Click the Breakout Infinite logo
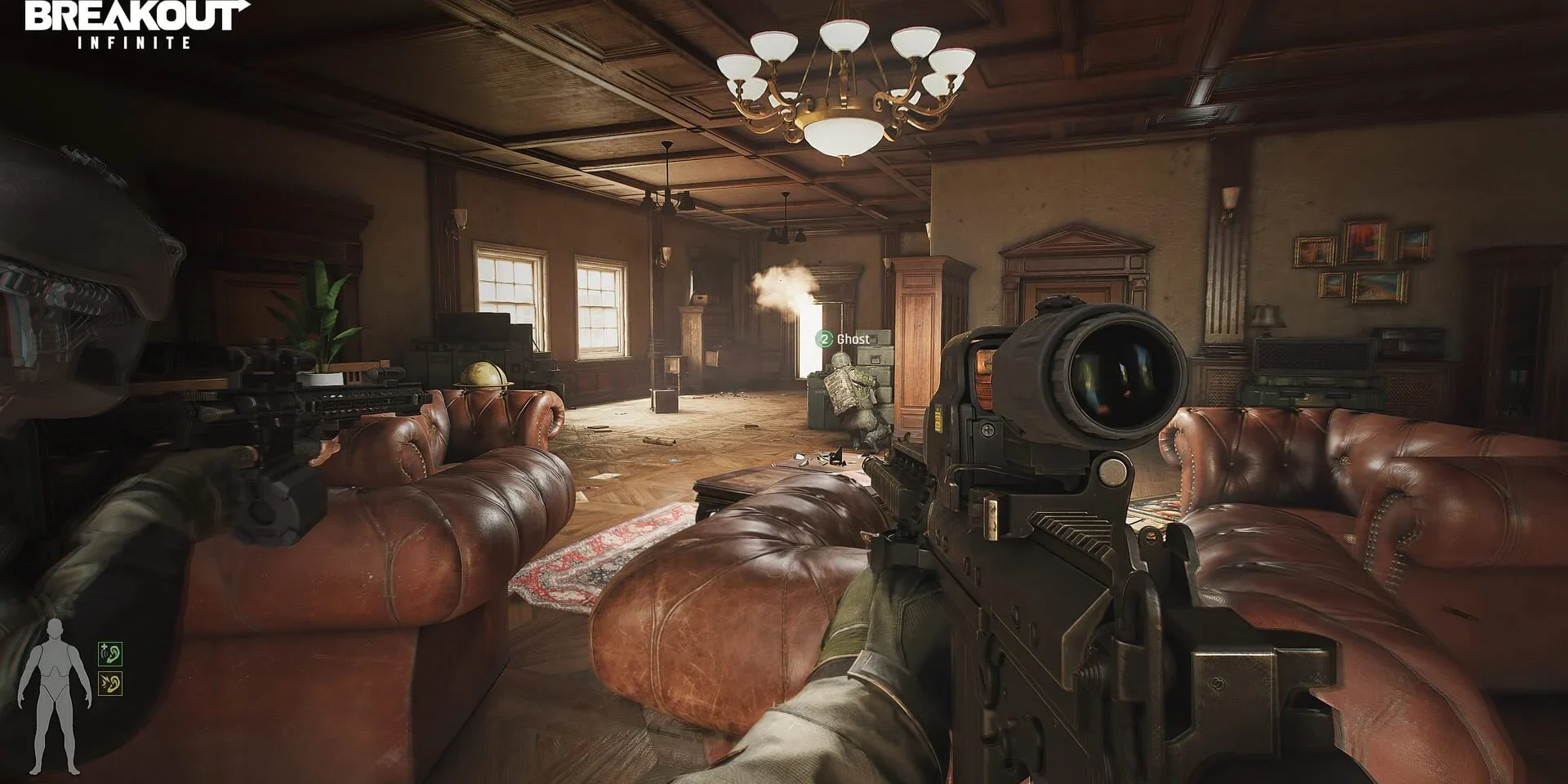Screen dimensions: 1568x784 click(135, 24)
